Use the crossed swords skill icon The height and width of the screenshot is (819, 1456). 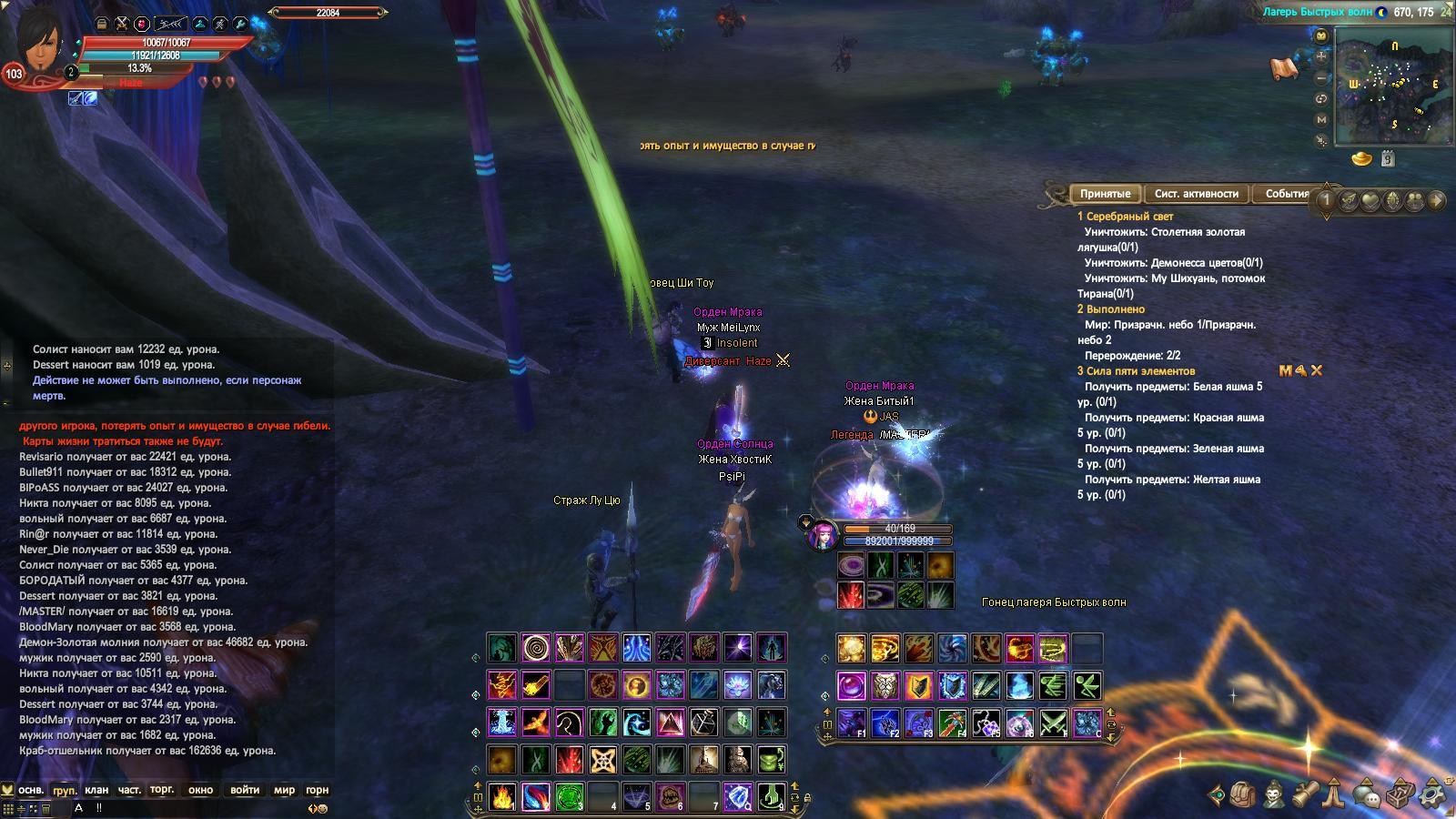[x=1053, y=723]
